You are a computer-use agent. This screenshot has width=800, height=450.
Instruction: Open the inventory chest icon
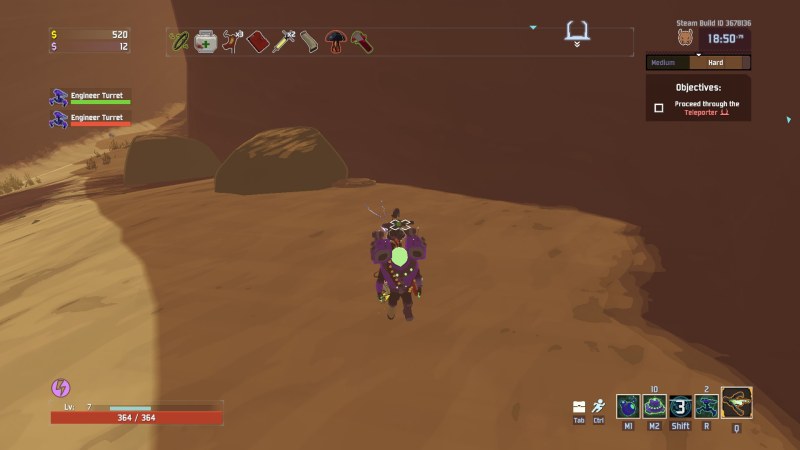(x=579, y=406)
